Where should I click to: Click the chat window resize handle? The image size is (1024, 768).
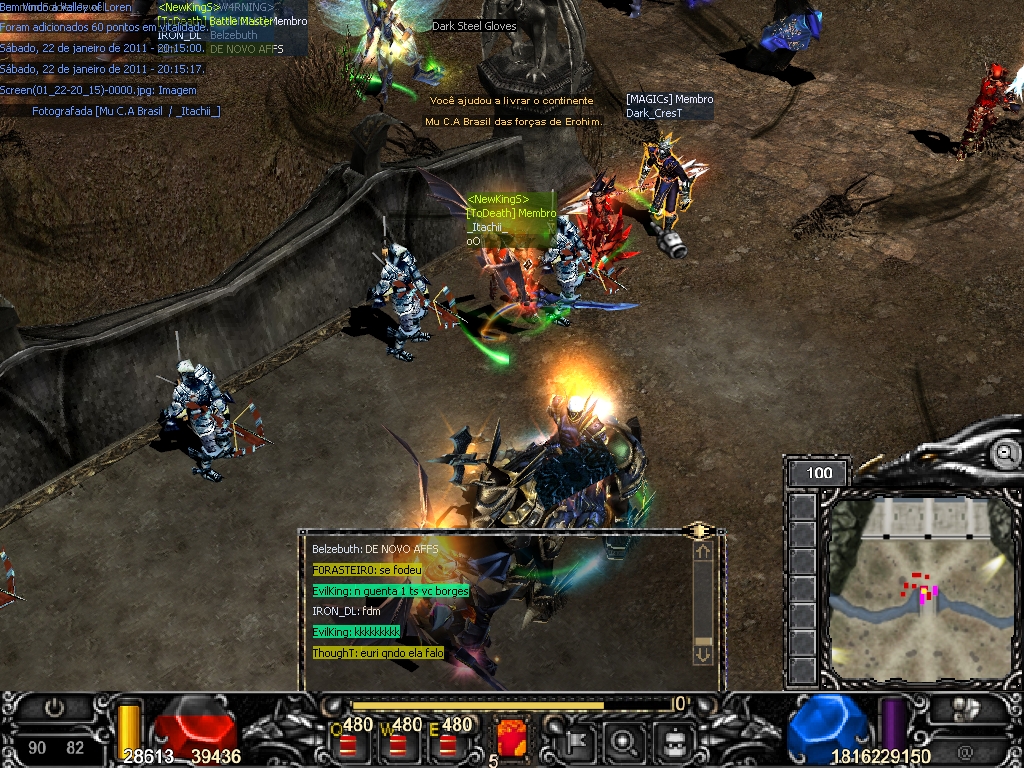(x=699, y=530)
